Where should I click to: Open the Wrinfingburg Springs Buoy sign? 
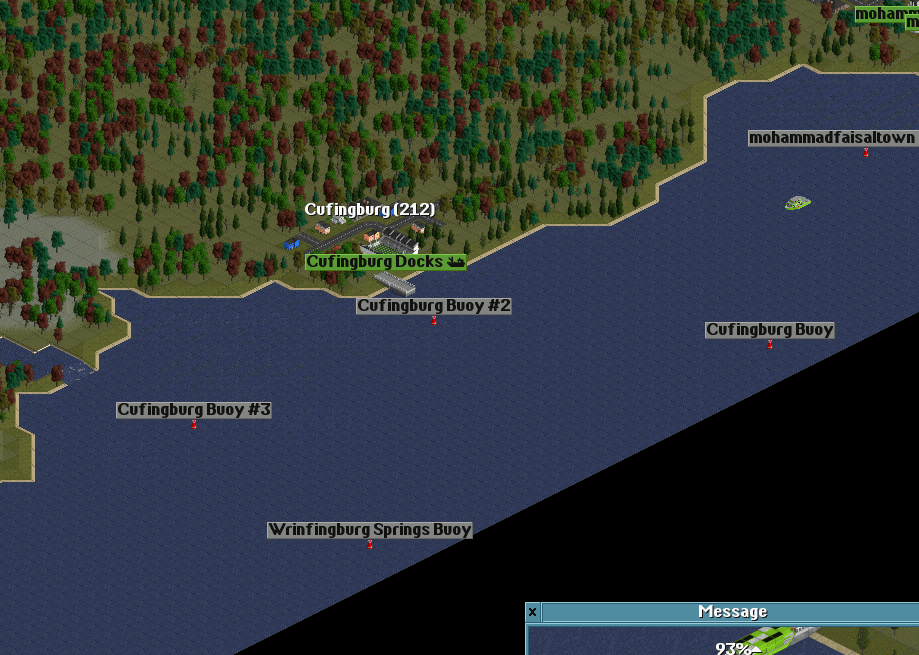pyautogui.click(x=369, y=530)
